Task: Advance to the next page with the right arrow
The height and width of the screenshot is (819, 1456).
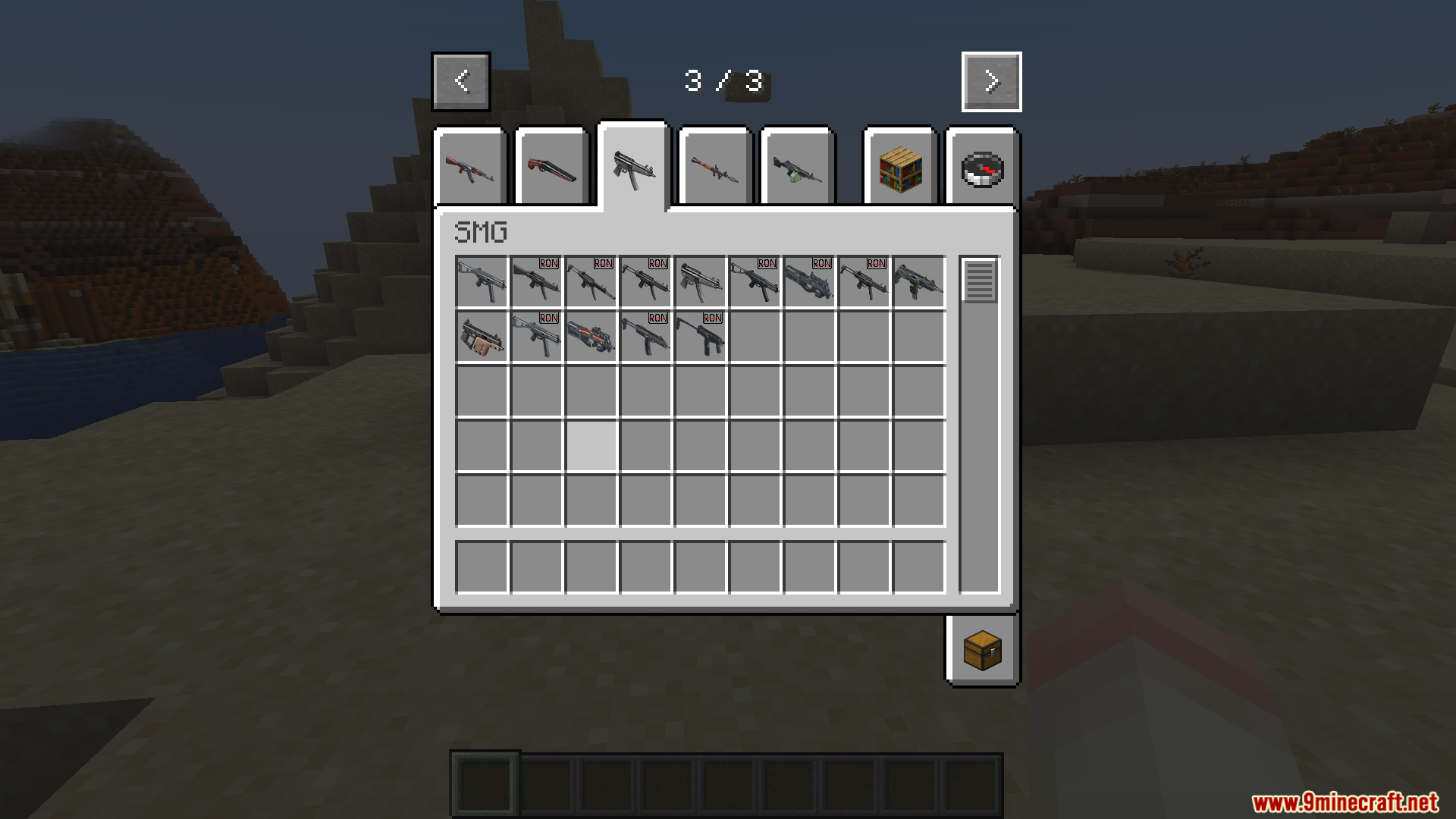Action: point(991,82)
